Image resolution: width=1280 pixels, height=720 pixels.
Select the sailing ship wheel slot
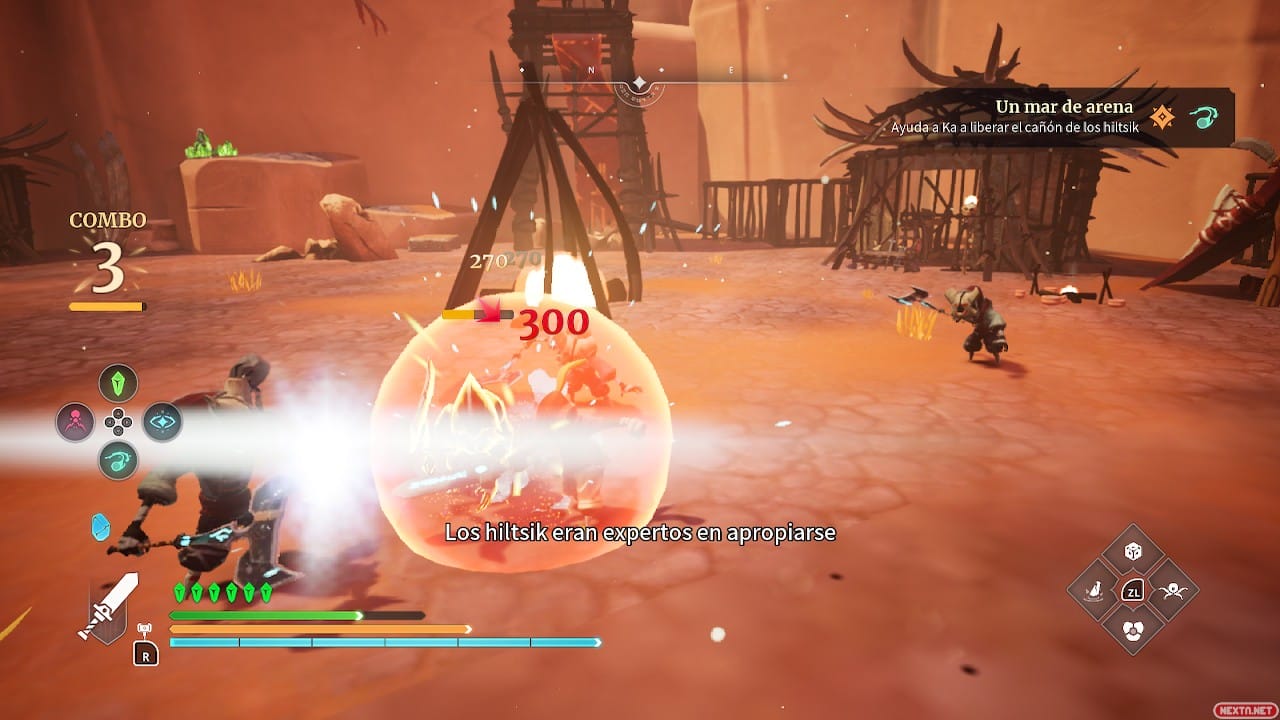point(1094,591)
